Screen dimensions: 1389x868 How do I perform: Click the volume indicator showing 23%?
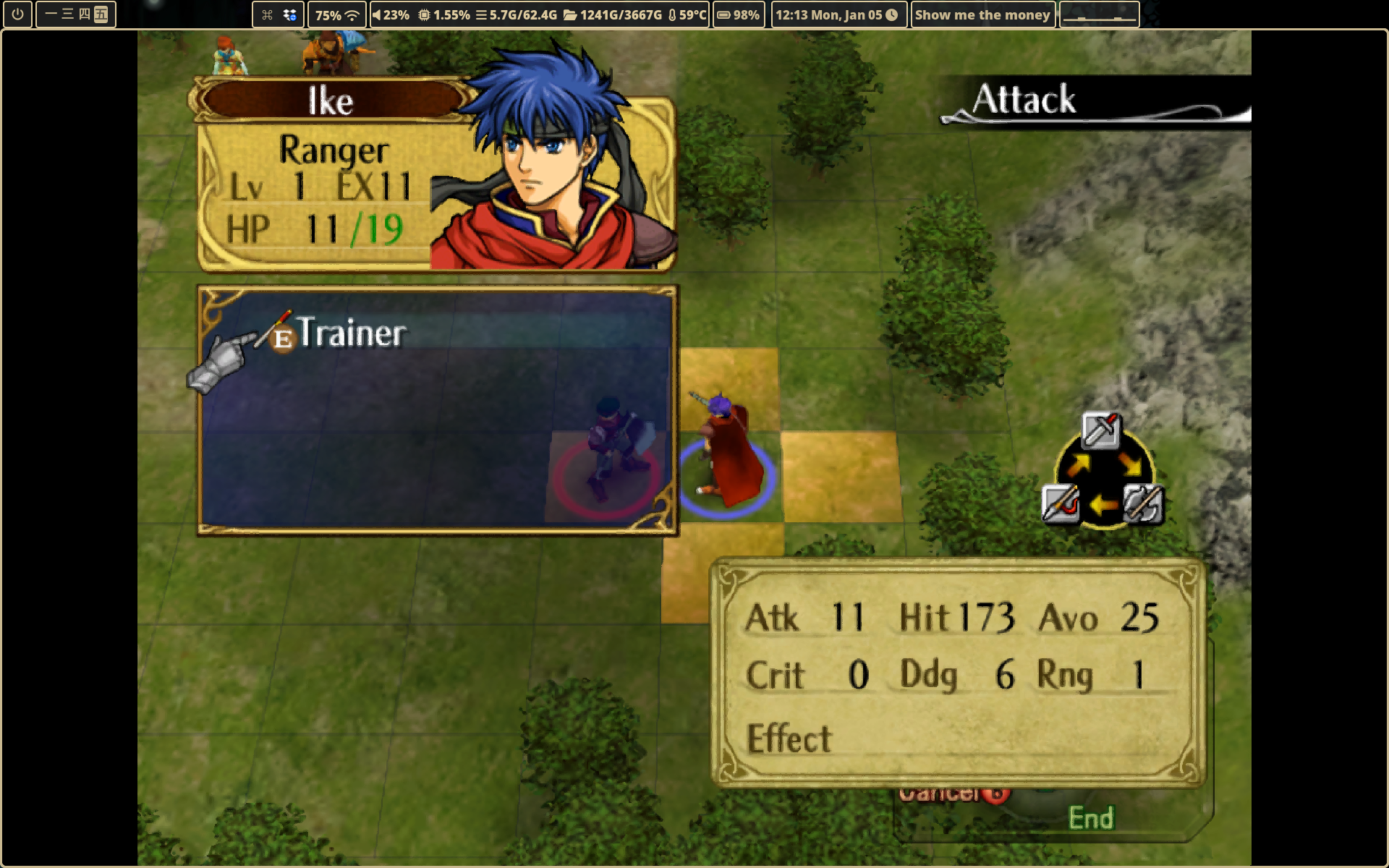pos(391,14)
